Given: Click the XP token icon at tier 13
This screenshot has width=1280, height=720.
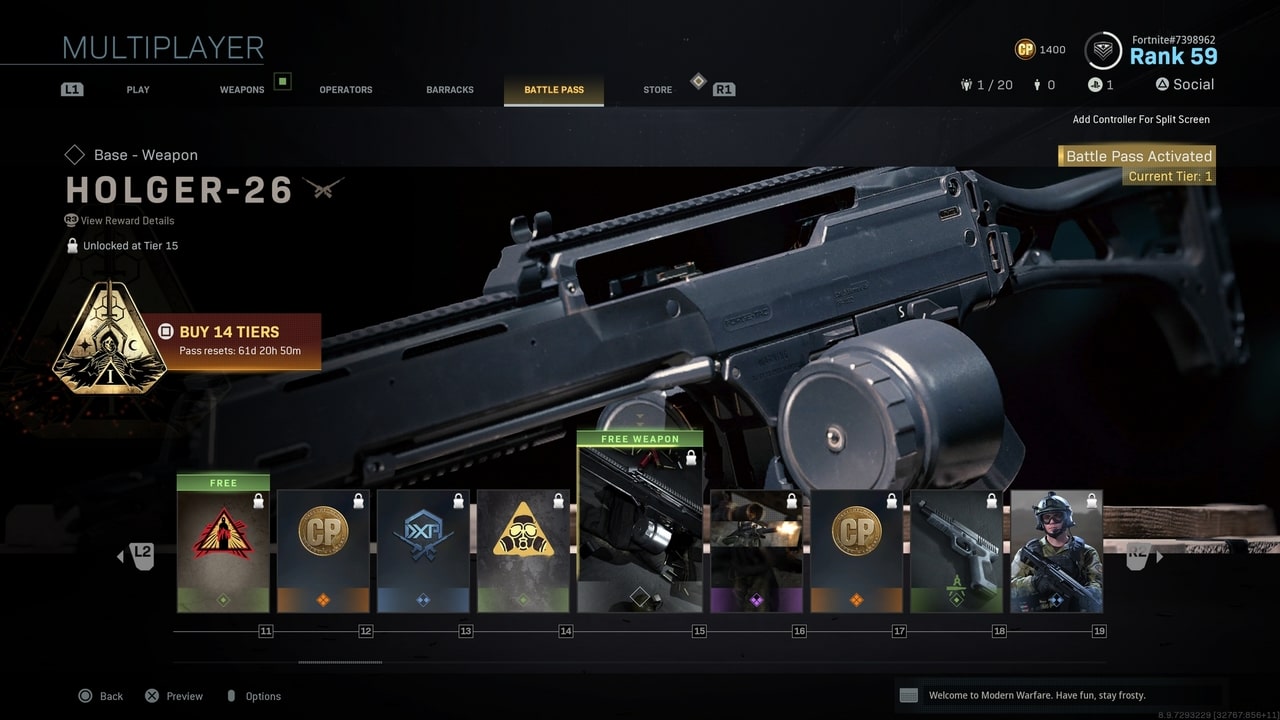Looking at the screenshot, I should tap(423, 530).
